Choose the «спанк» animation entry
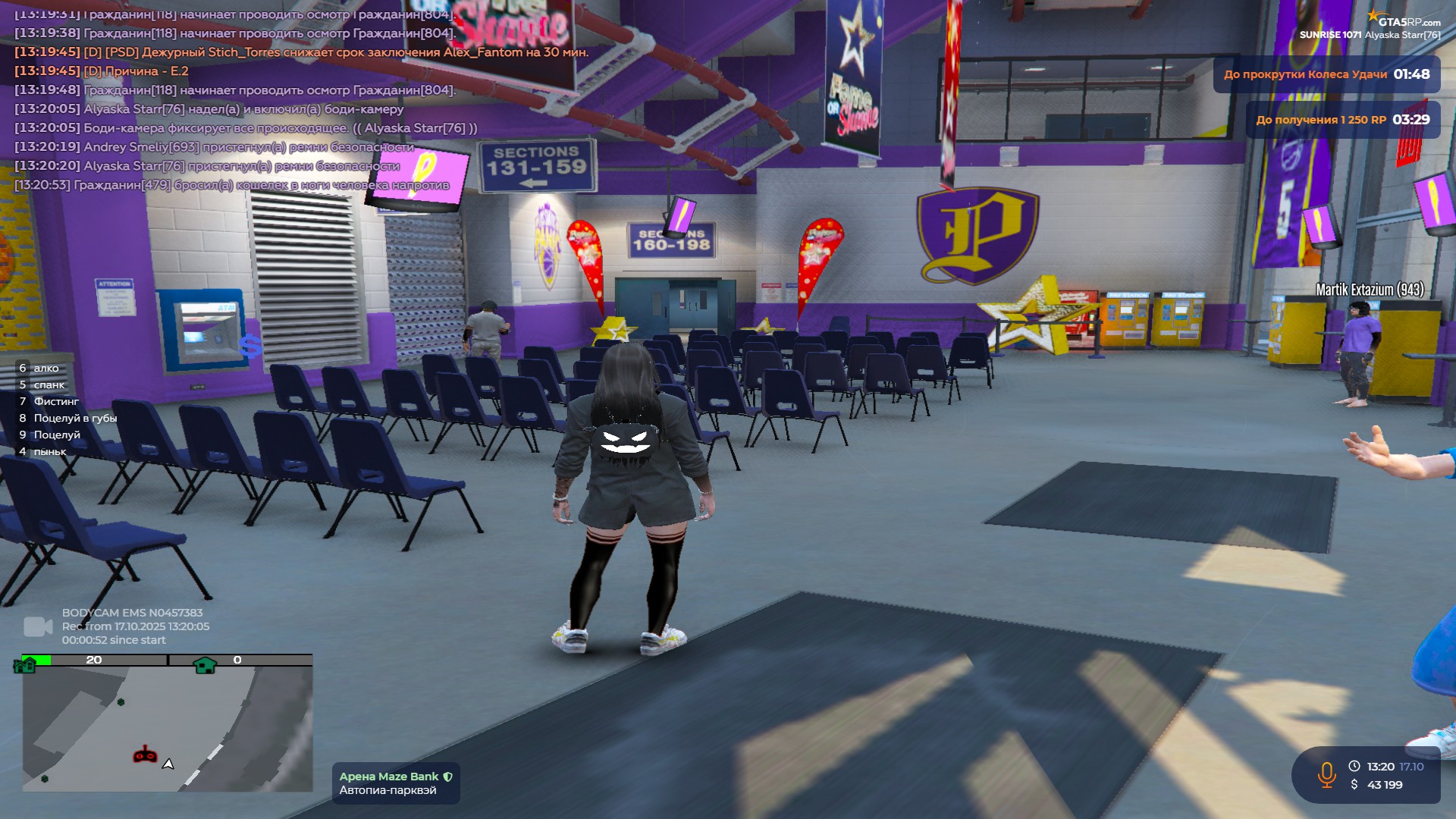 coord(49,384)
